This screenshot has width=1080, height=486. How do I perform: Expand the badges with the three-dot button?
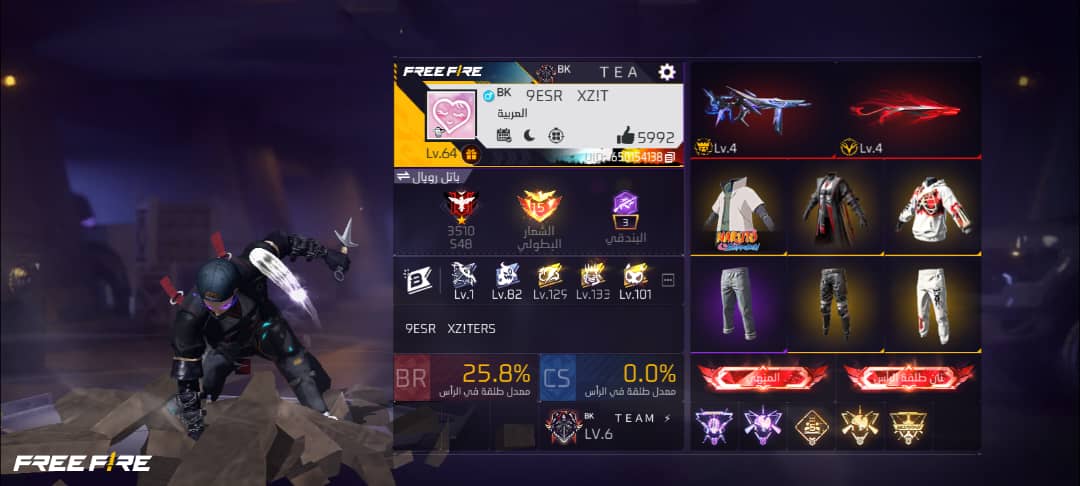coord(668,280)
